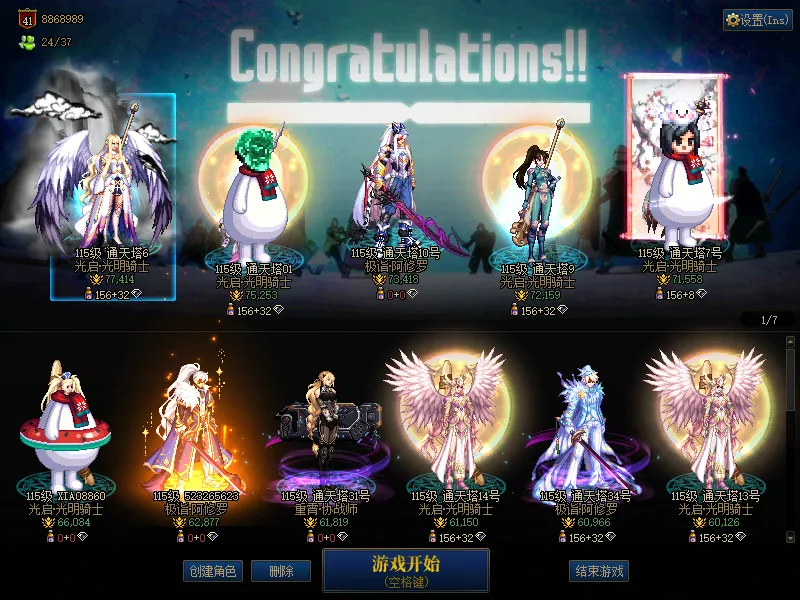The height and width of the screenshot is (600, 800).
Task: Exit with the 结束游戏 button
Action: [x=599, y=571]
